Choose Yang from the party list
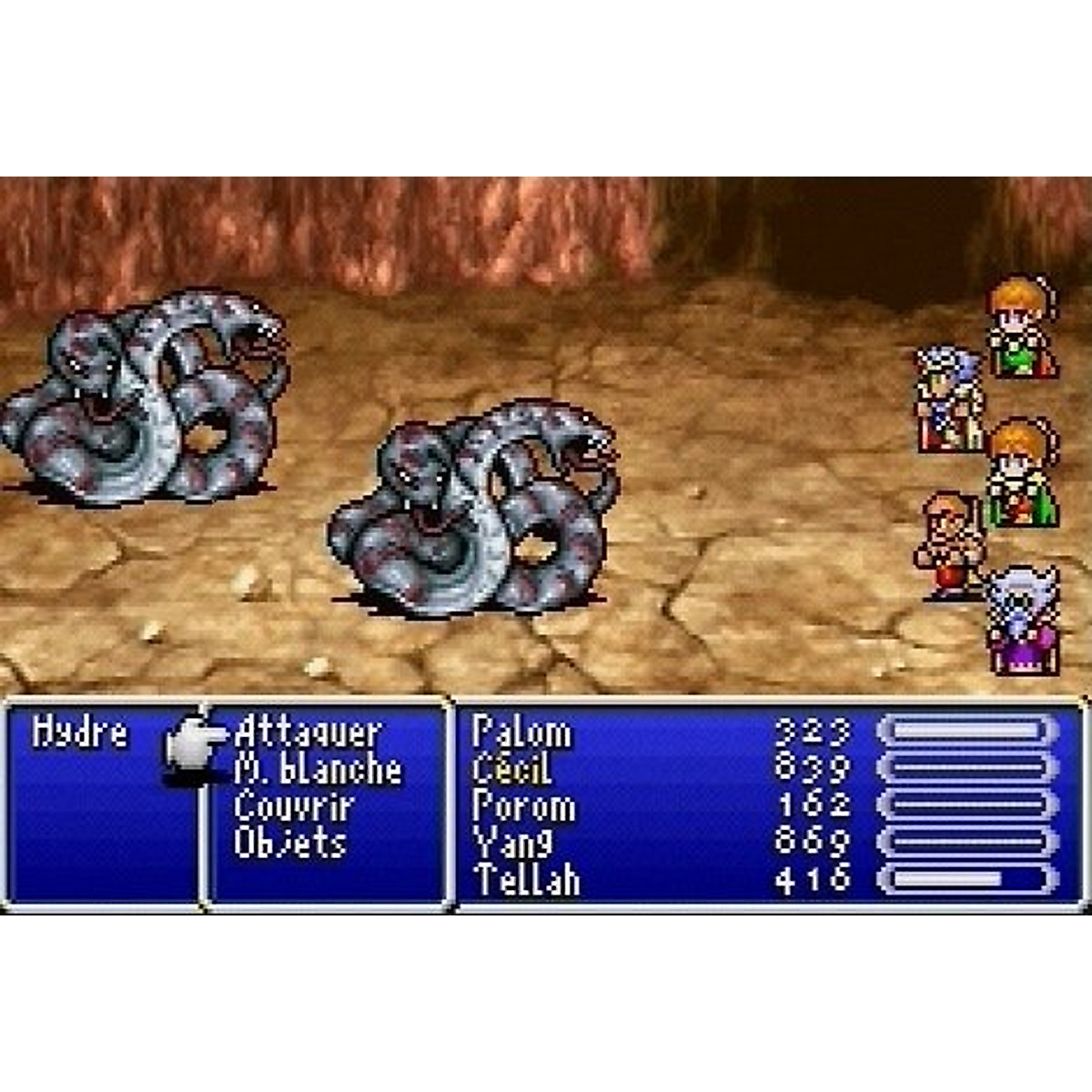 pyautogui.click(x=511, y=843)
